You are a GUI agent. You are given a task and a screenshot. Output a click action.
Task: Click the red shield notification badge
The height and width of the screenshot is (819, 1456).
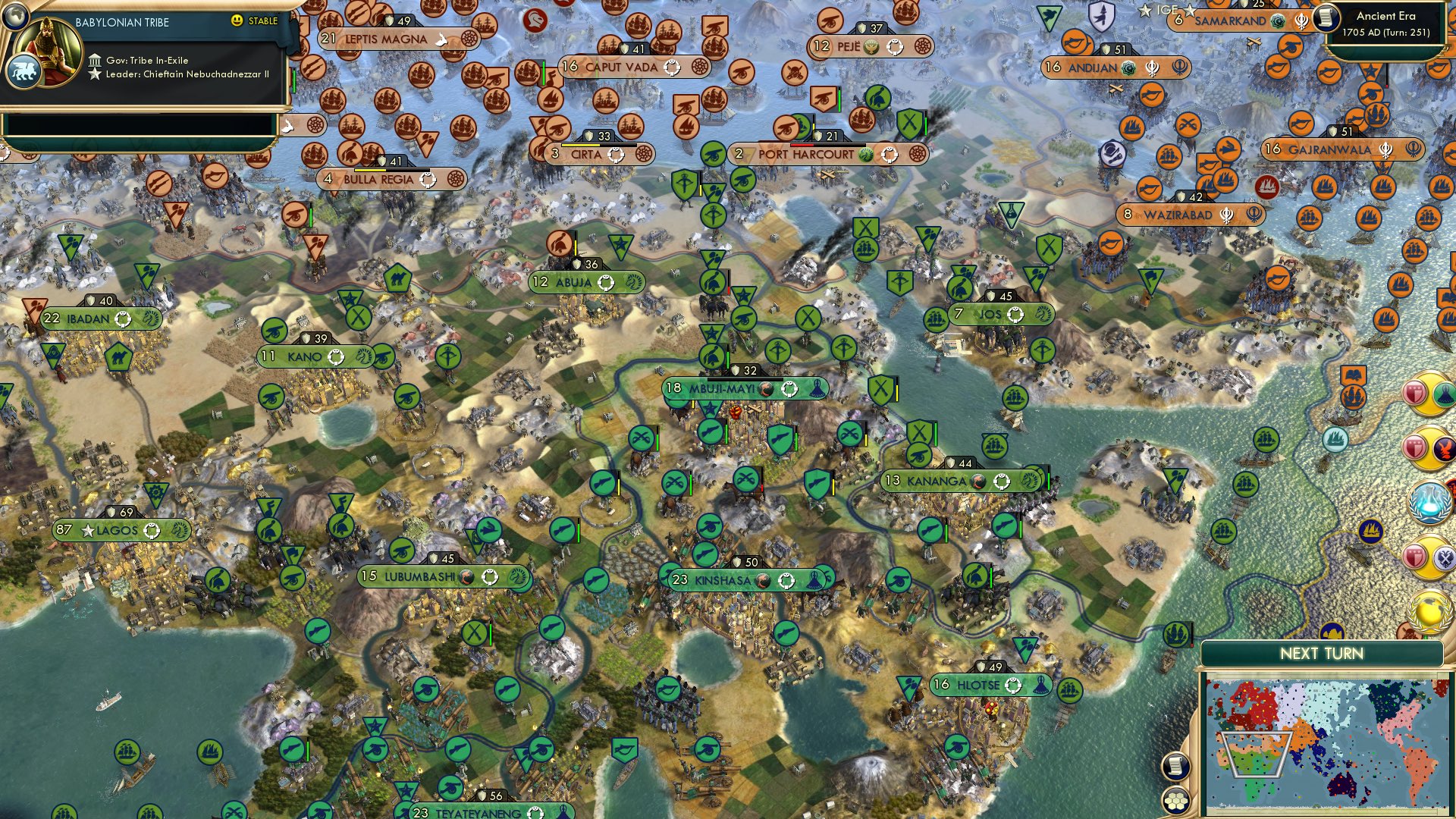[x=1415, y=393]
